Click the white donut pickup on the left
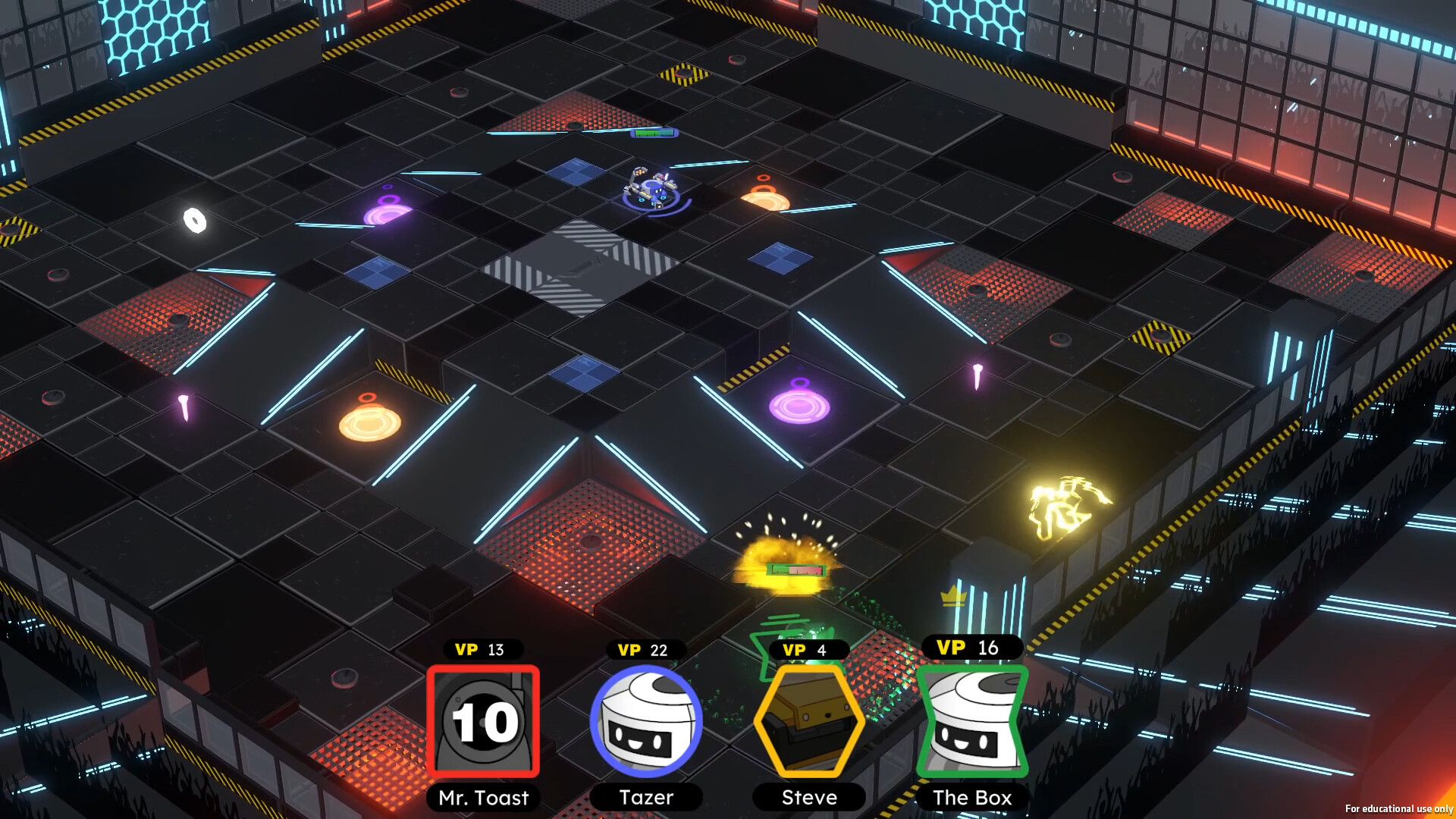 [x=195, y=220]
